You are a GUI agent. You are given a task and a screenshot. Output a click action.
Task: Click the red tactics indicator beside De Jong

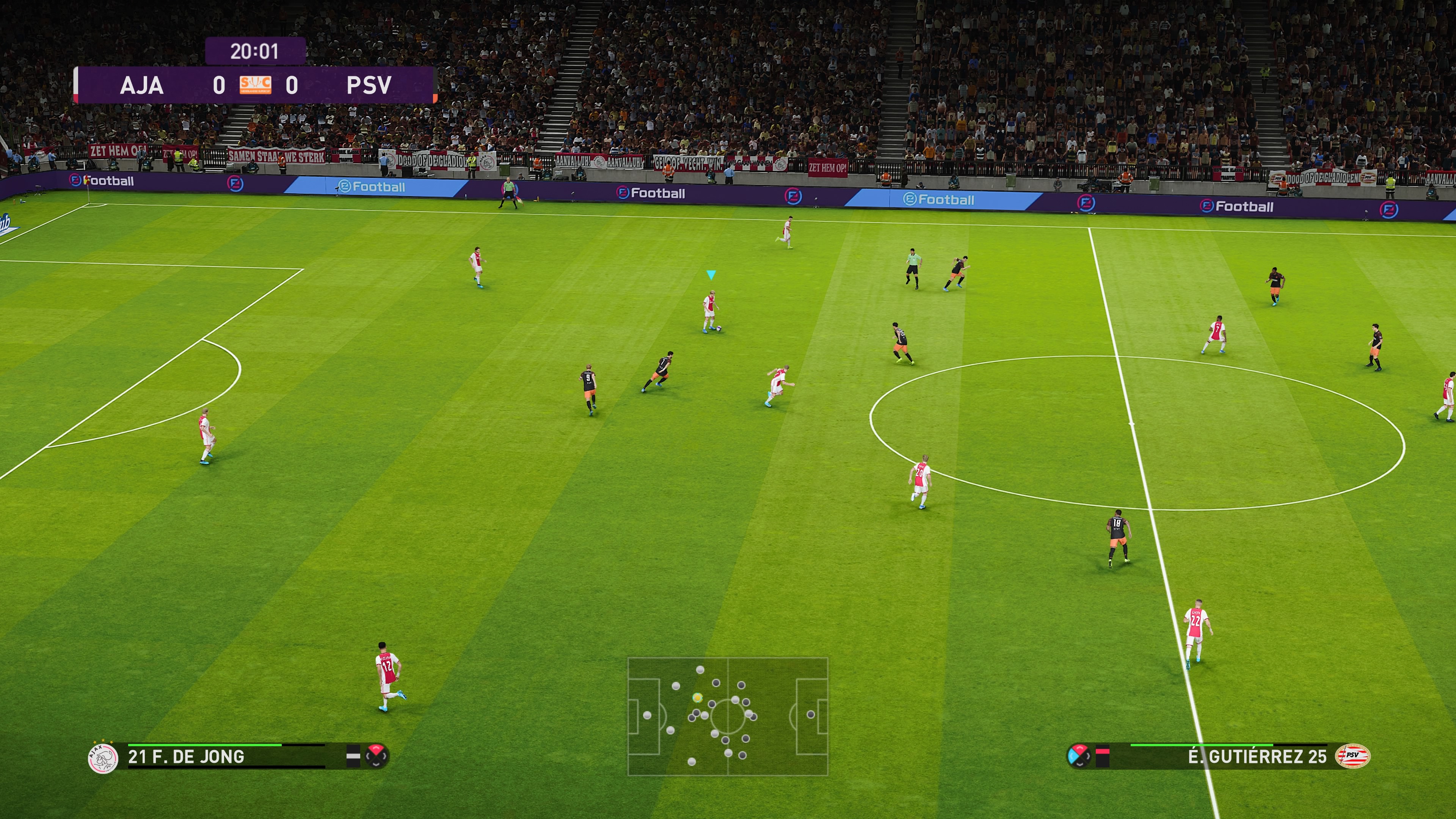pos(377,755)
